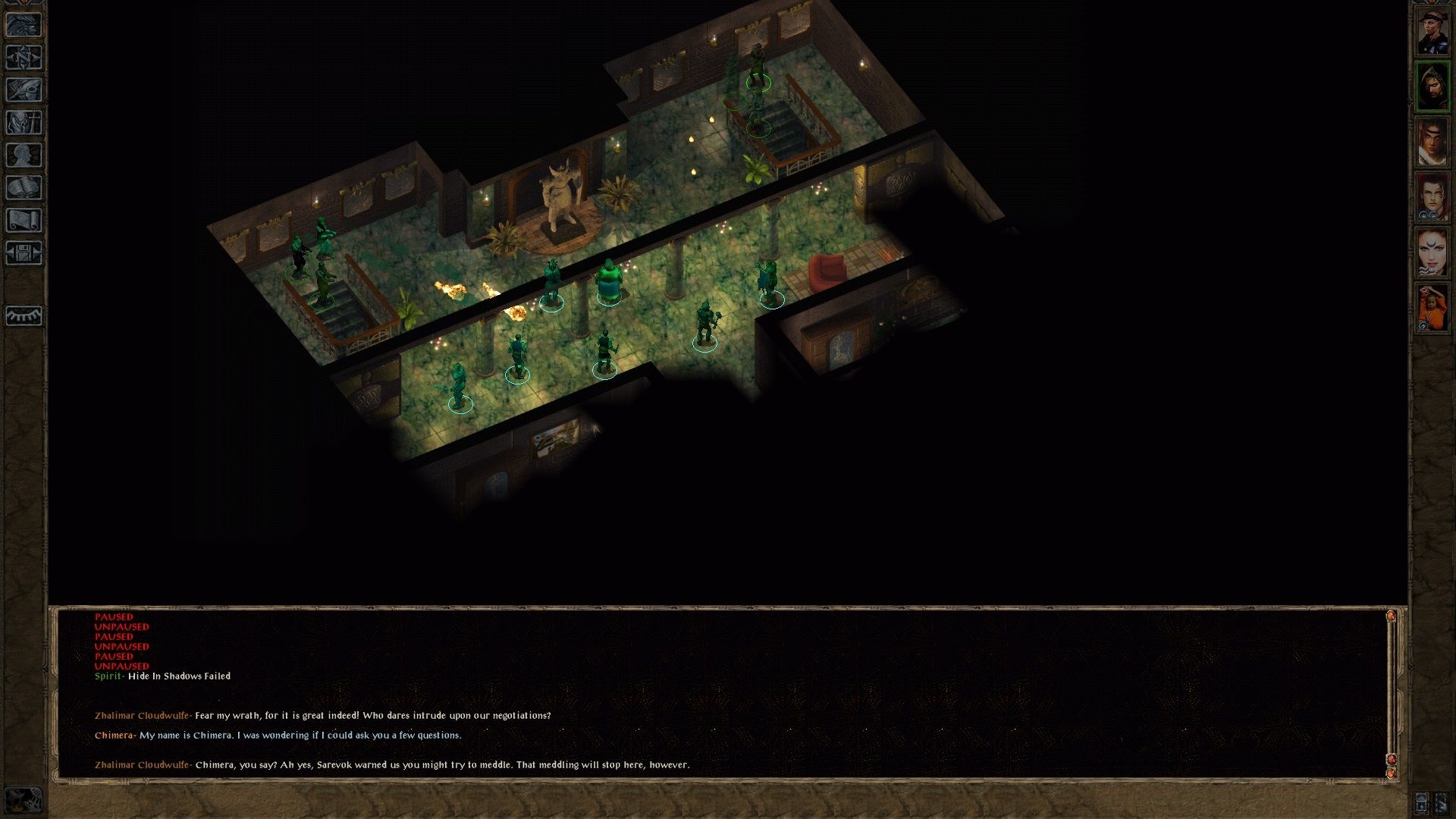Open the area map with the compass icon
1456x819 pixels.
[x=25, y=56]
